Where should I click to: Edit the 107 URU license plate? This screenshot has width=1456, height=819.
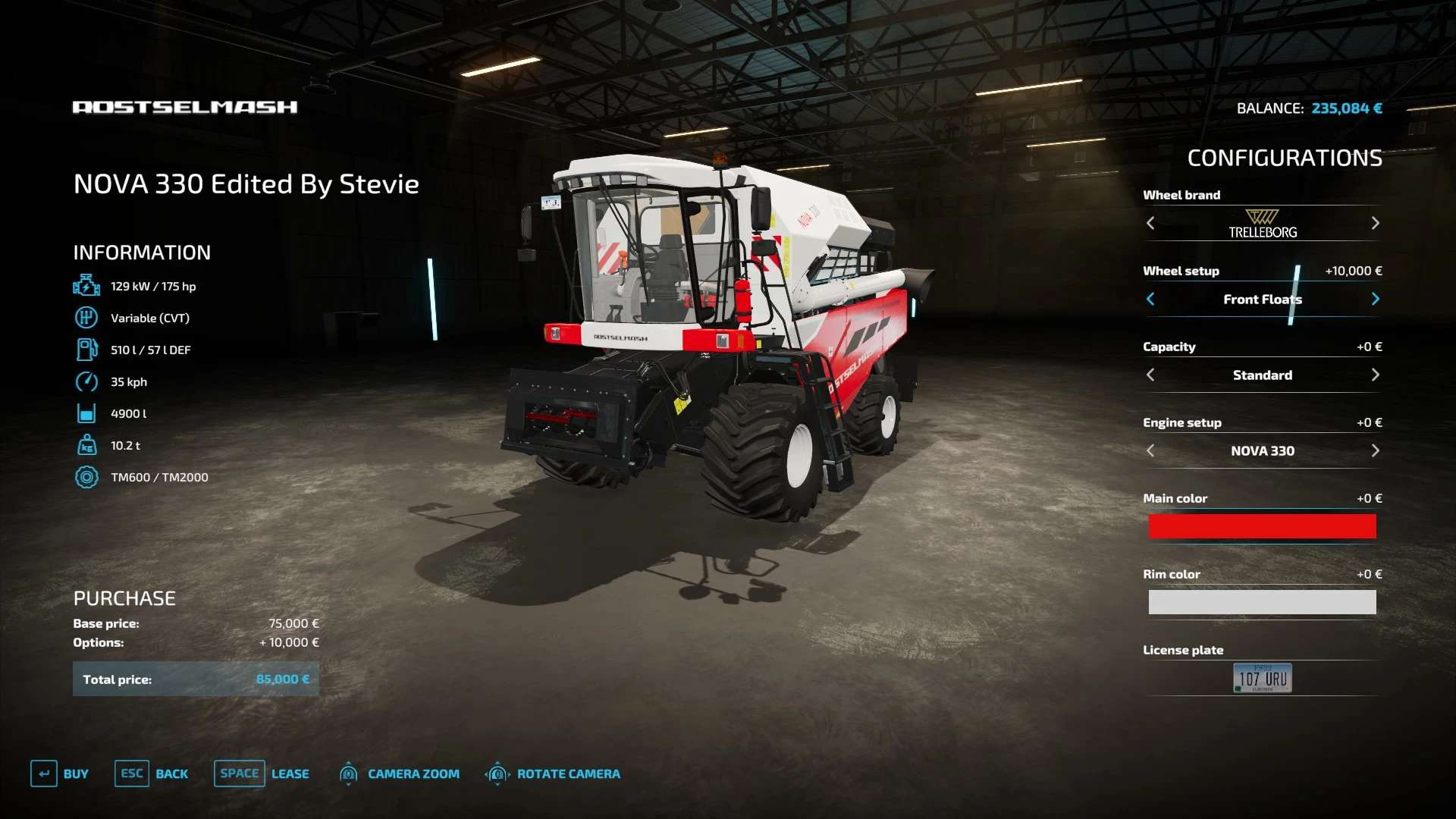[x=1262, y=678]
